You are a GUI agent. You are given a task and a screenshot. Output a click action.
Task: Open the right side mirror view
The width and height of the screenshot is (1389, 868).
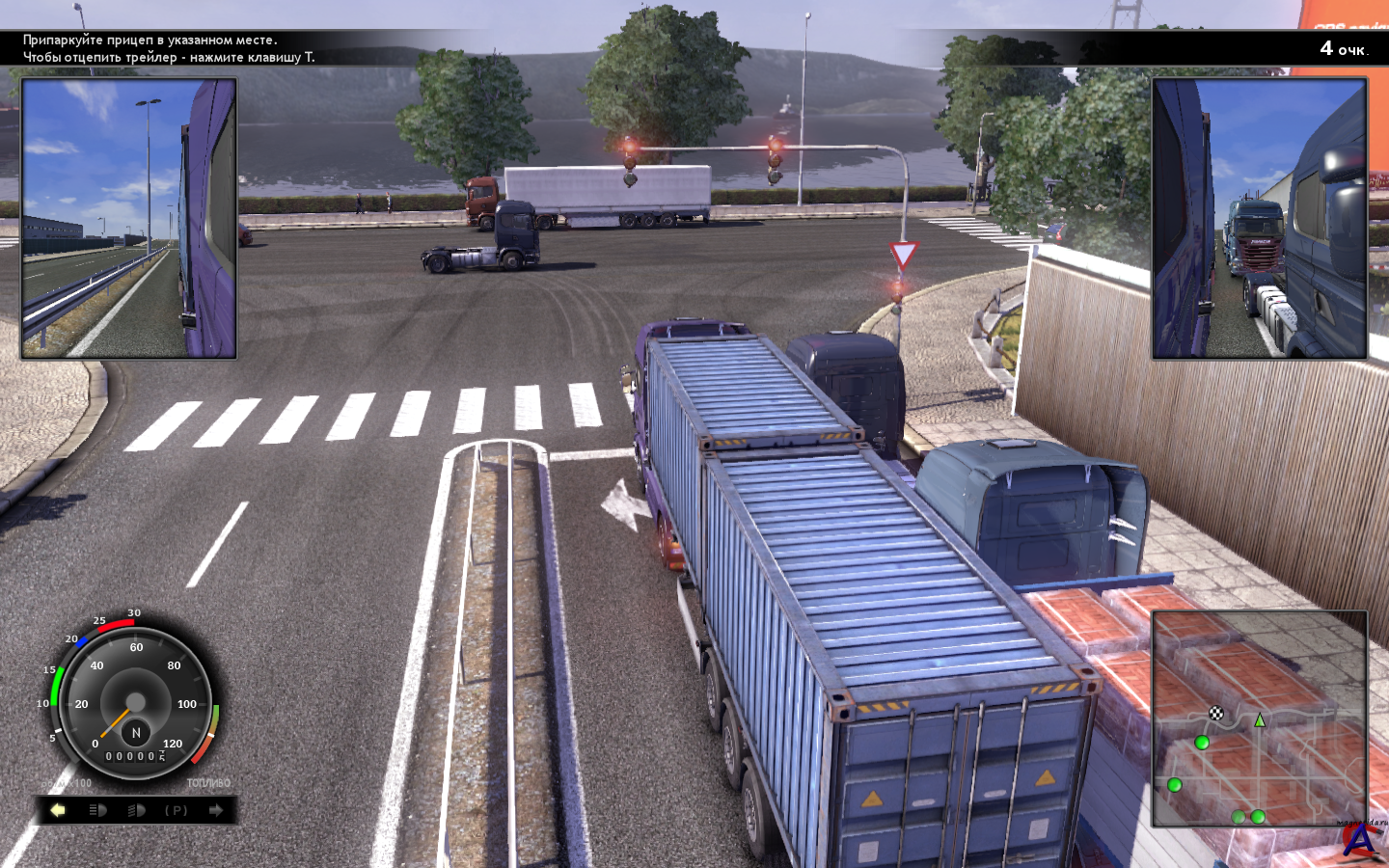[1260, 219]
